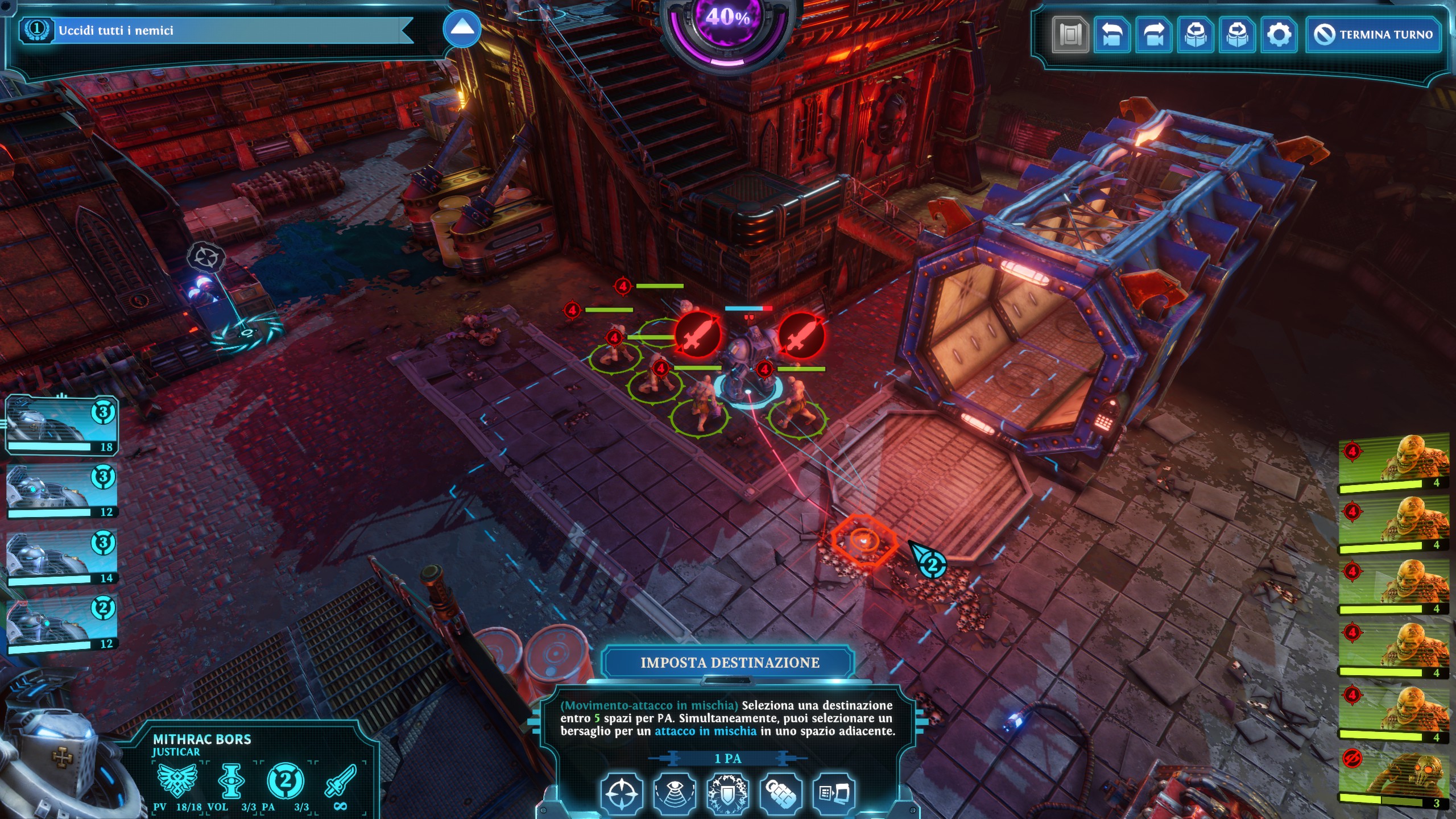Select the sword melee weapon icon
1456x819 pixels.
(x=340, y=781)
